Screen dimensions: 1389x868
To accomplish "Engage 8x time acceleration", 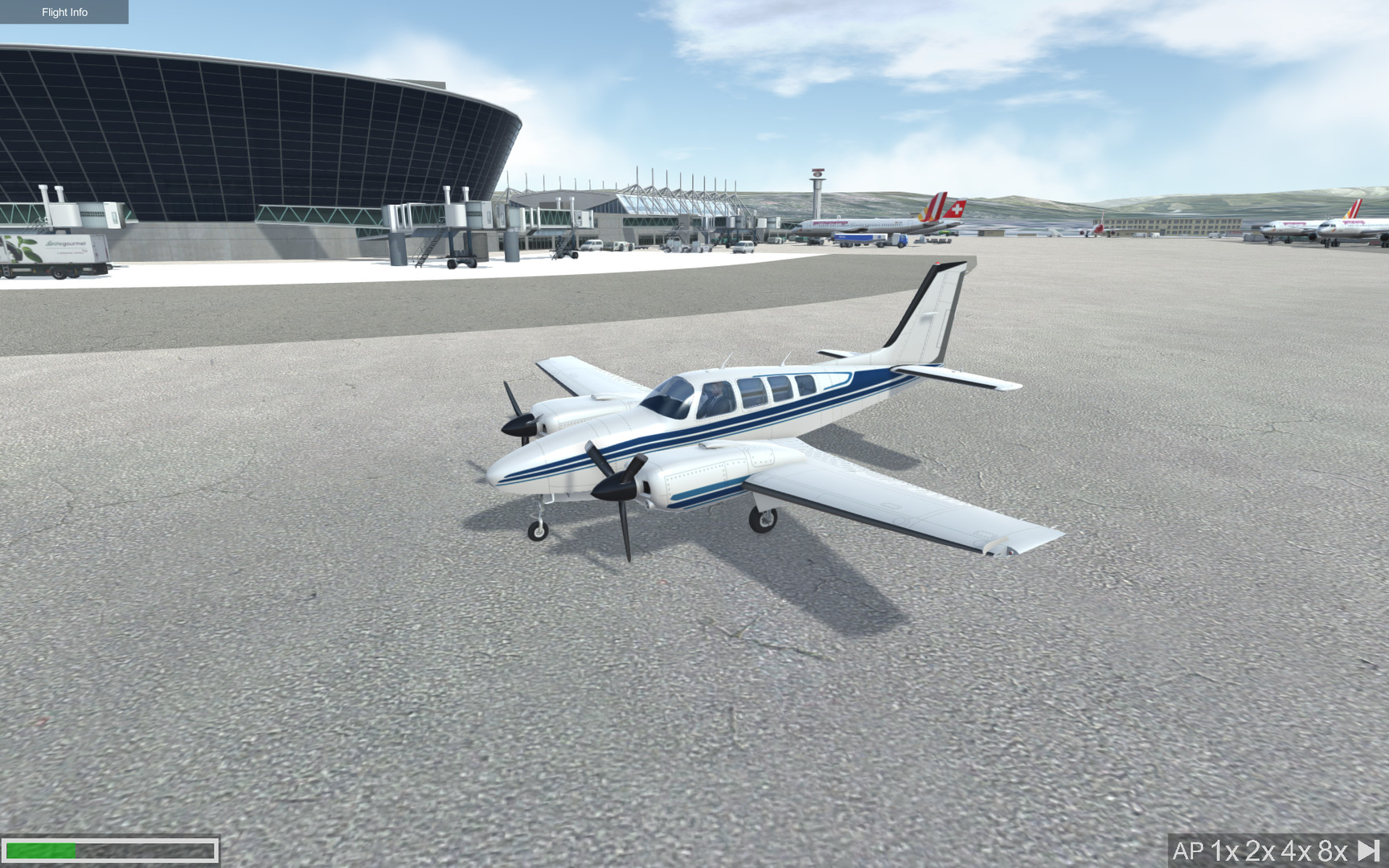I will tap(1330, 850).
